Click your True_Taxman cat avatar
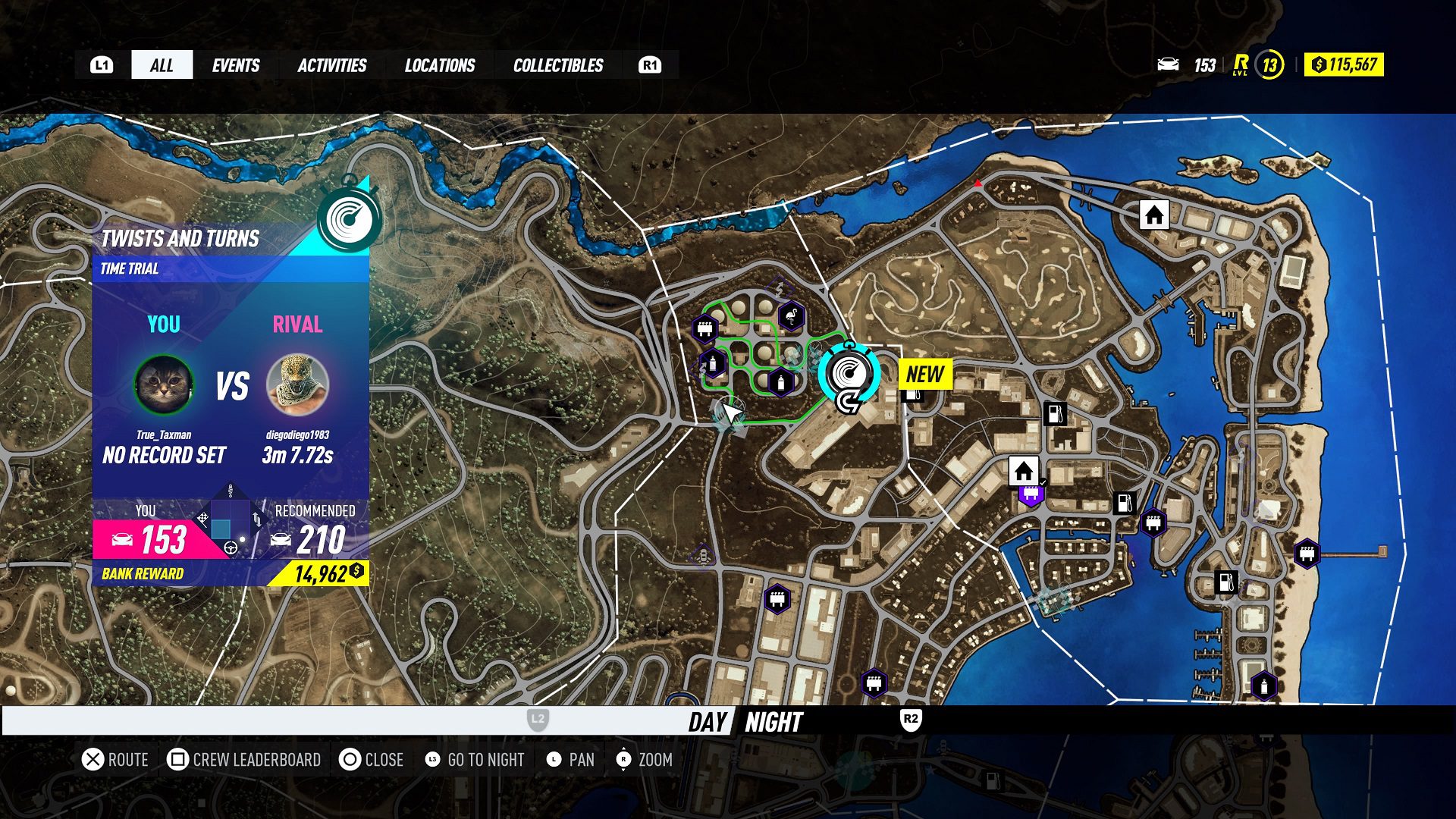The height and width of the screenshot is (819, 1456). tap(164, 384)
